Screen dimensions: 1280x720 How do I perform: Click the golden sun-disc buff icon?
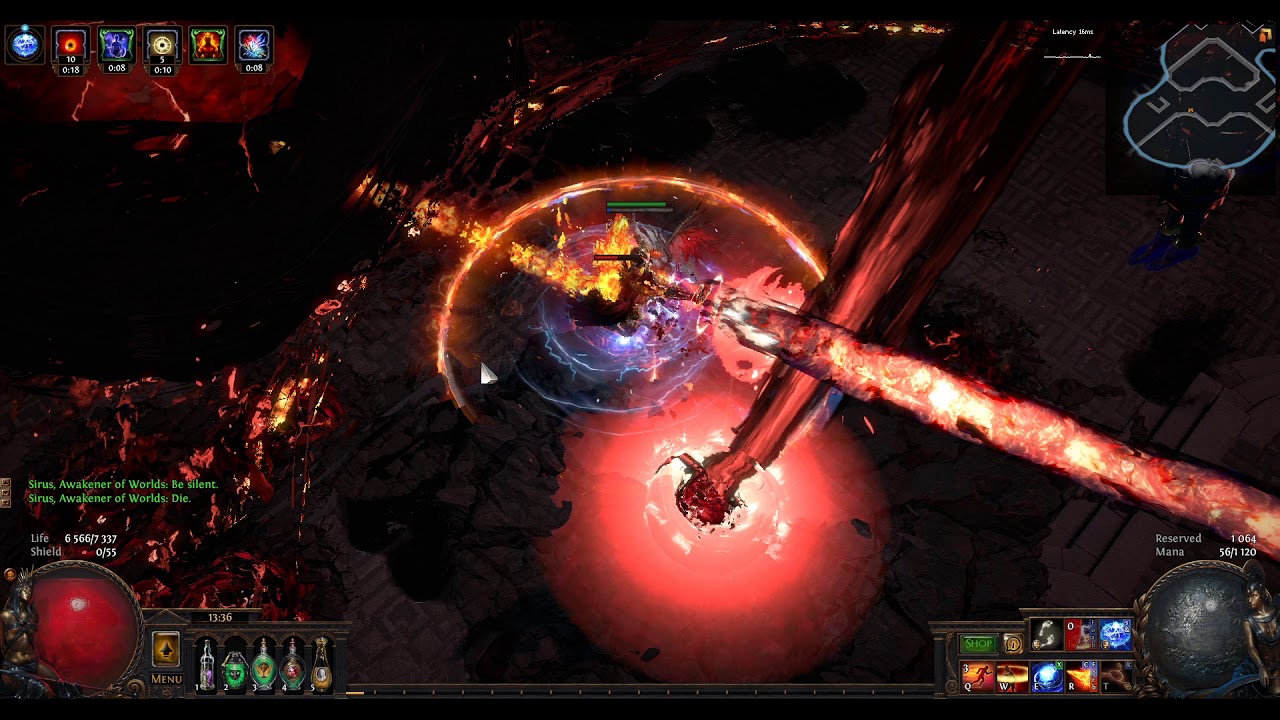pyautogui.click(x=162, y=45)
